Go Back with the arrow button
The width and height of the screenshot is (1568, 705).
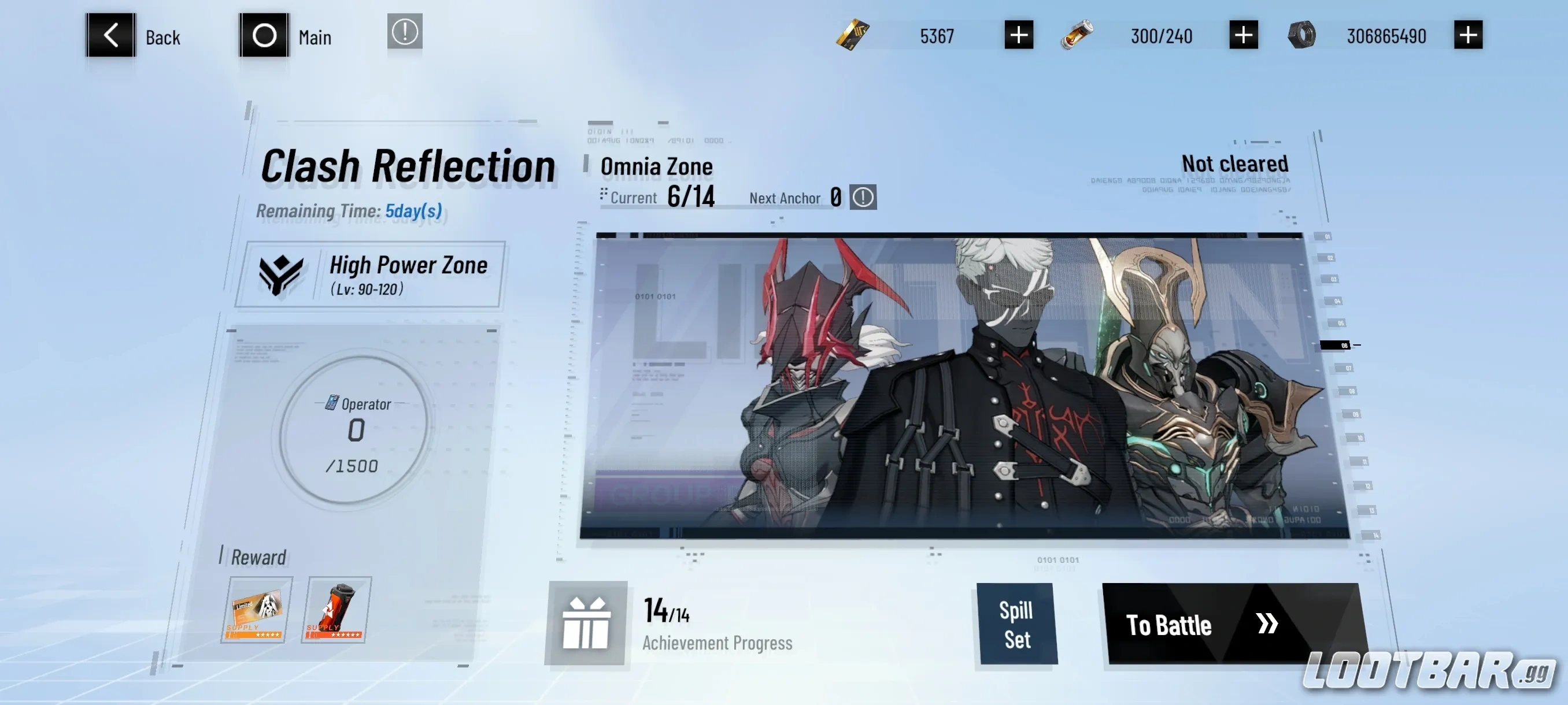(112, 35)
